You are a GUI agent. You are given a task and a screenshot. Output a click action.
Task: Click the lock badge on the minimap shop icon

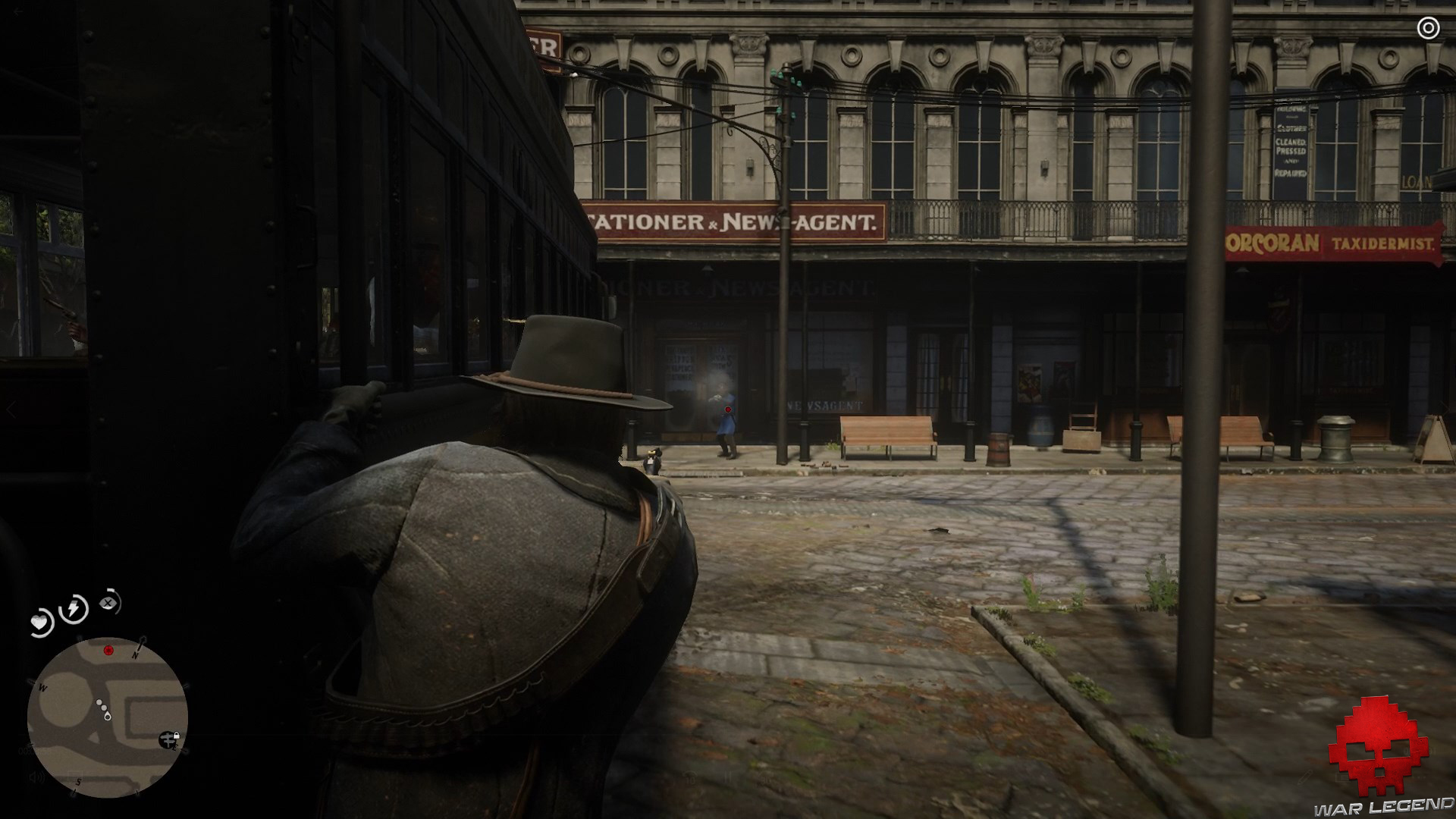pos(177,736)
